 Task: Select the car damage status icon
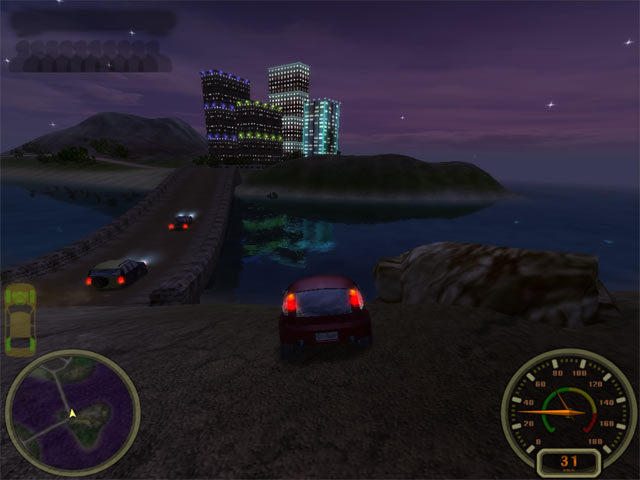(20, 319)
